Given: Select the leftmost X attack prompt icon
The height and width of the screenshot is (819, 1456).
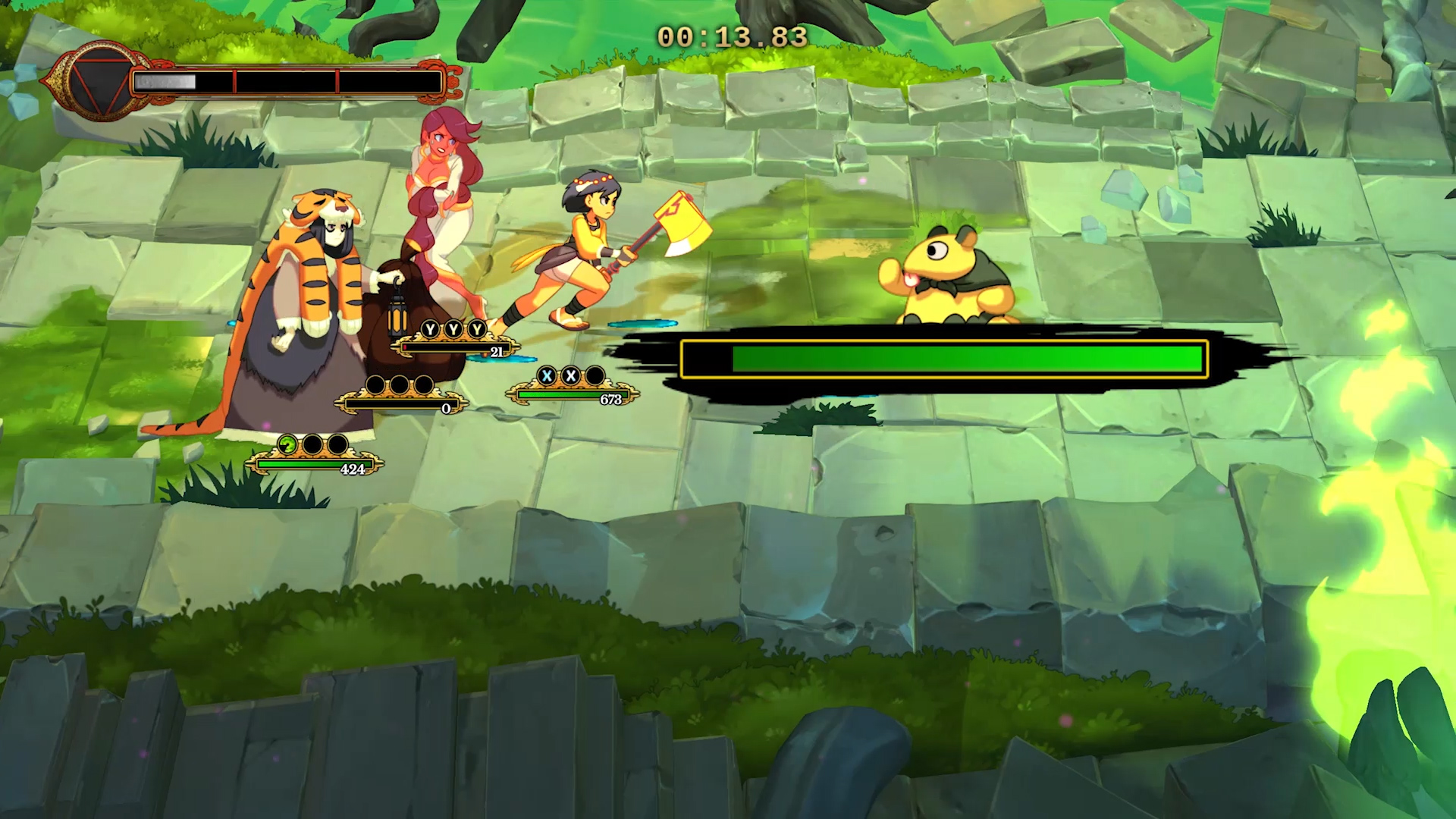Looking at the screenshot, I should point(547,376).
